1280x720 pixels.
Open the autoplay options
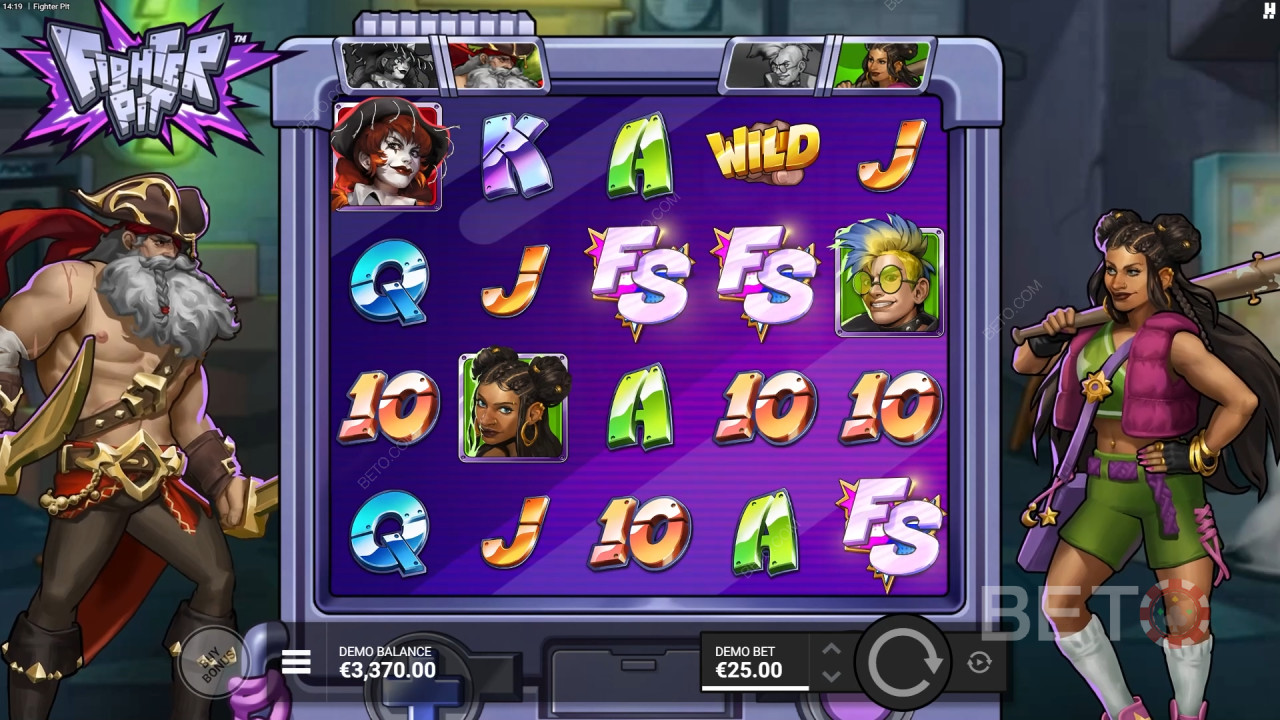click(979, 662)
